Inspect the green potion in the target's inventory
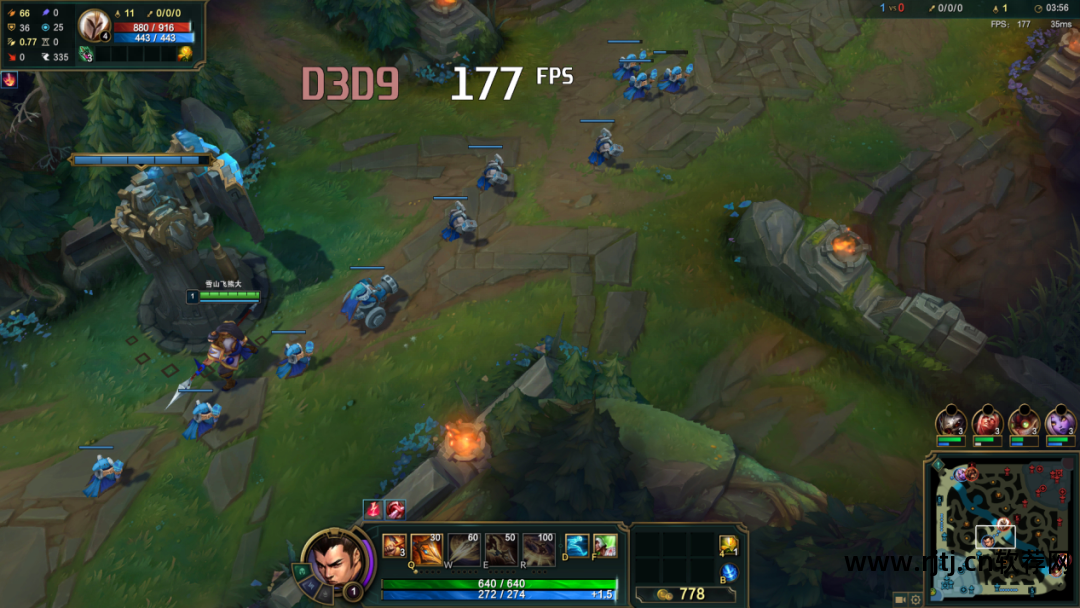 coord(86,53)
